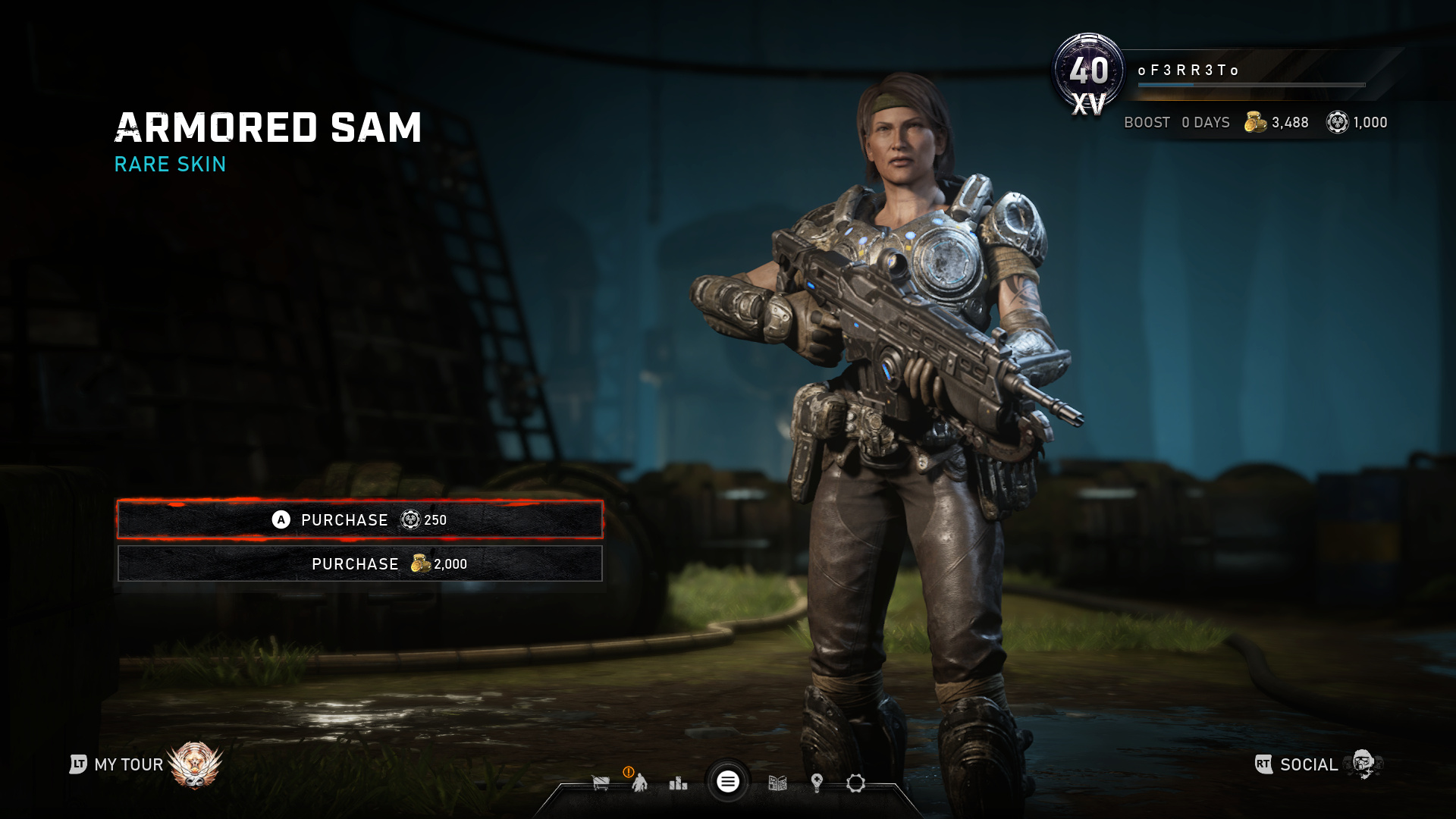Switch to the character customization tab

click(640, 783)
